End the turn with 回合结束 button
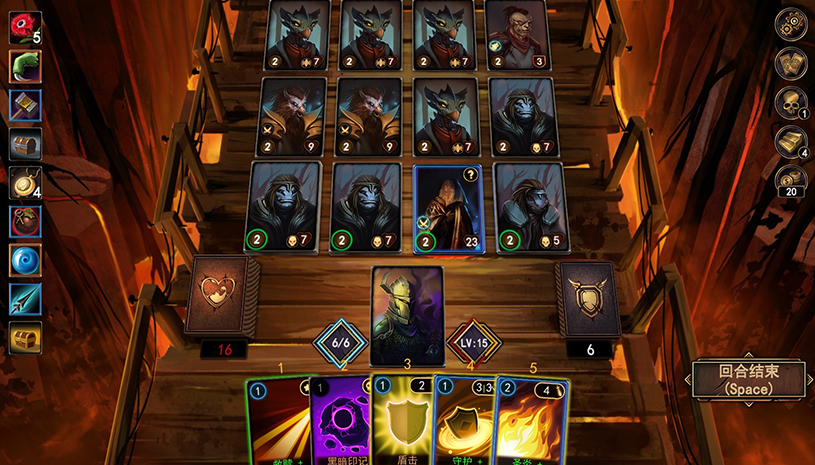 point(747,379)
